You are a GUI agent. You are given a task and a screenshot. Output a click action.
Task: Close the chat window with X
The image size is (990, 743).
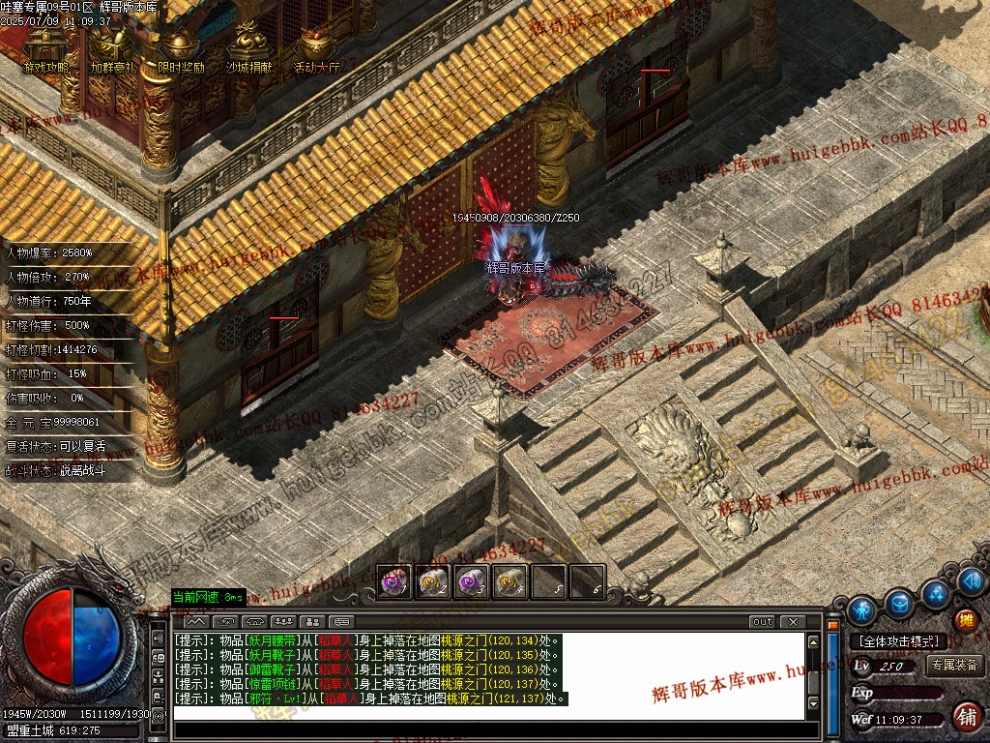coord(791,622)
